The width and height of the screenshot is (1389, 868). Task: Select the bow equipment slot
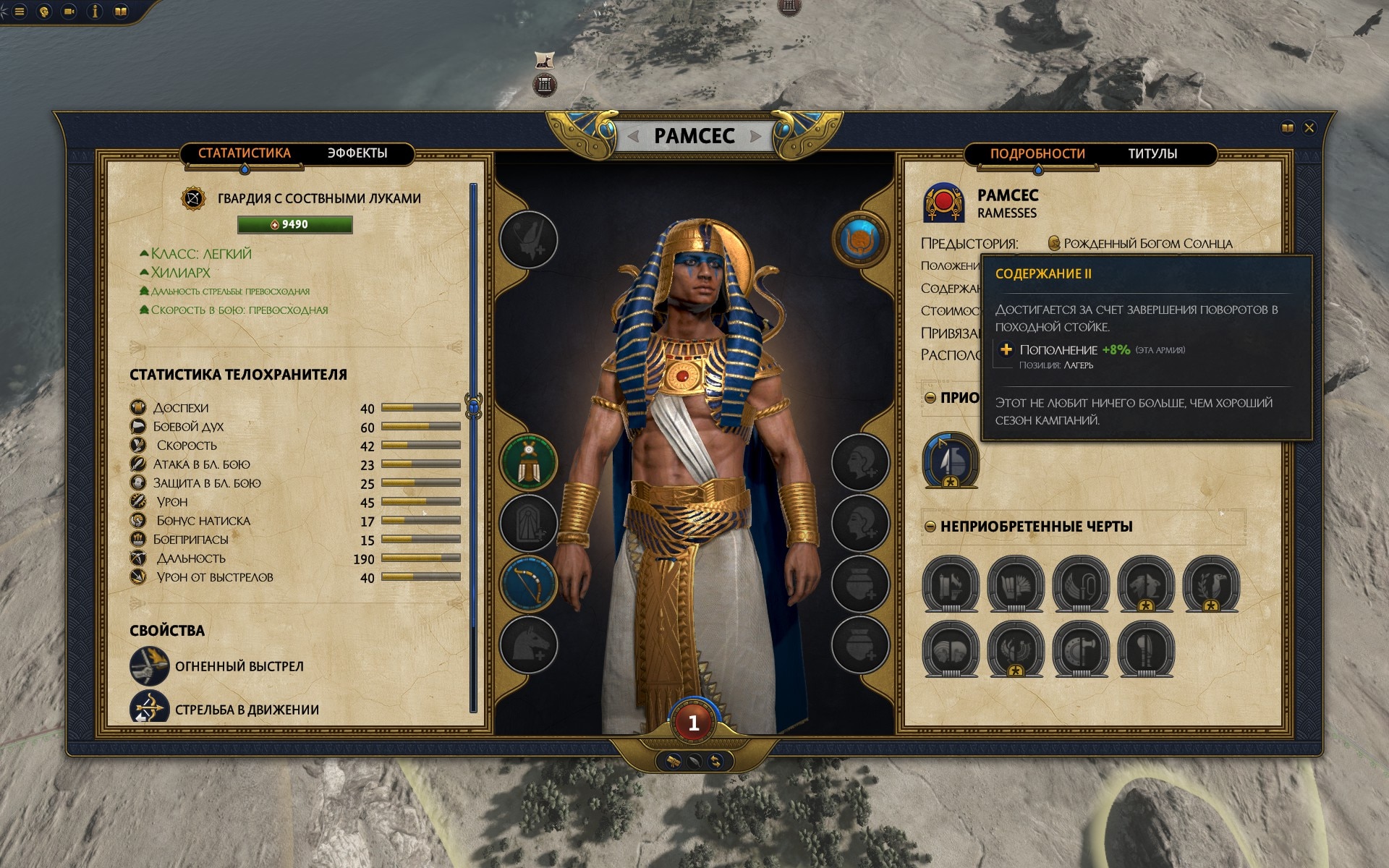point(528,584)
